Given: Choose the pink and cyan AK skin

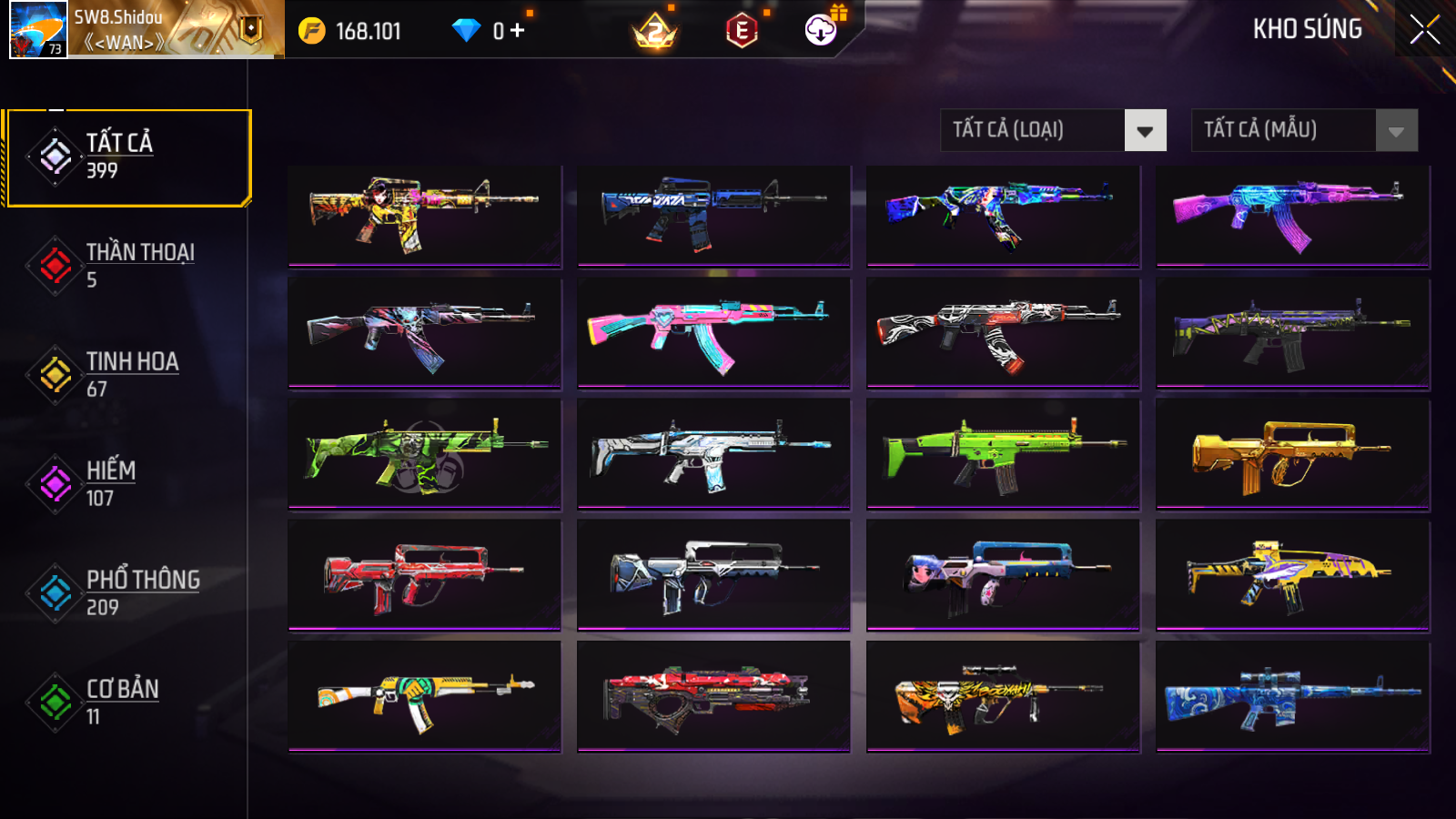Looking at the screenshot, I should click(713, 334).
